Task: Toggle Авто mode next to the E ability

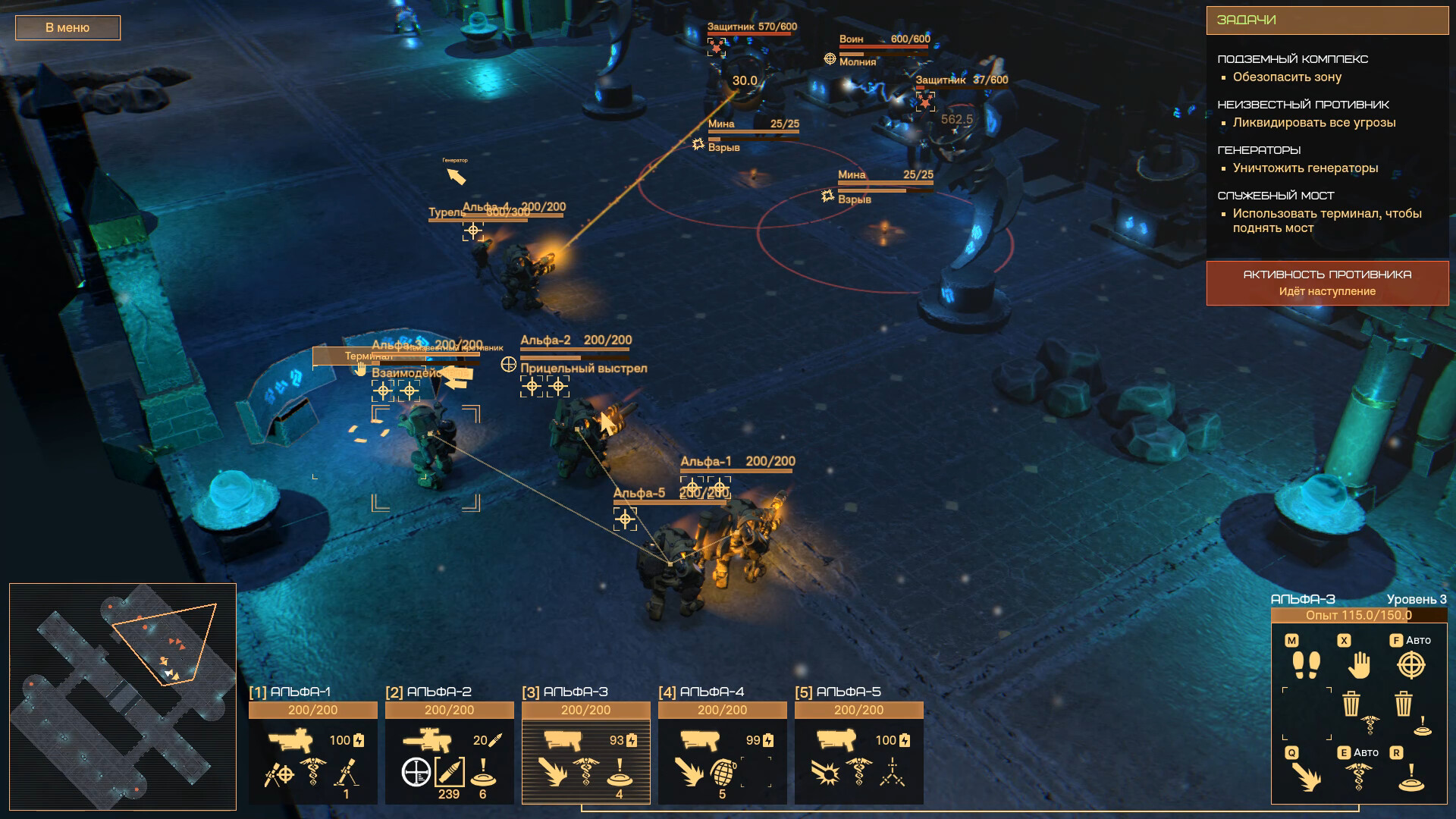Action: [x=1365, y=752]
